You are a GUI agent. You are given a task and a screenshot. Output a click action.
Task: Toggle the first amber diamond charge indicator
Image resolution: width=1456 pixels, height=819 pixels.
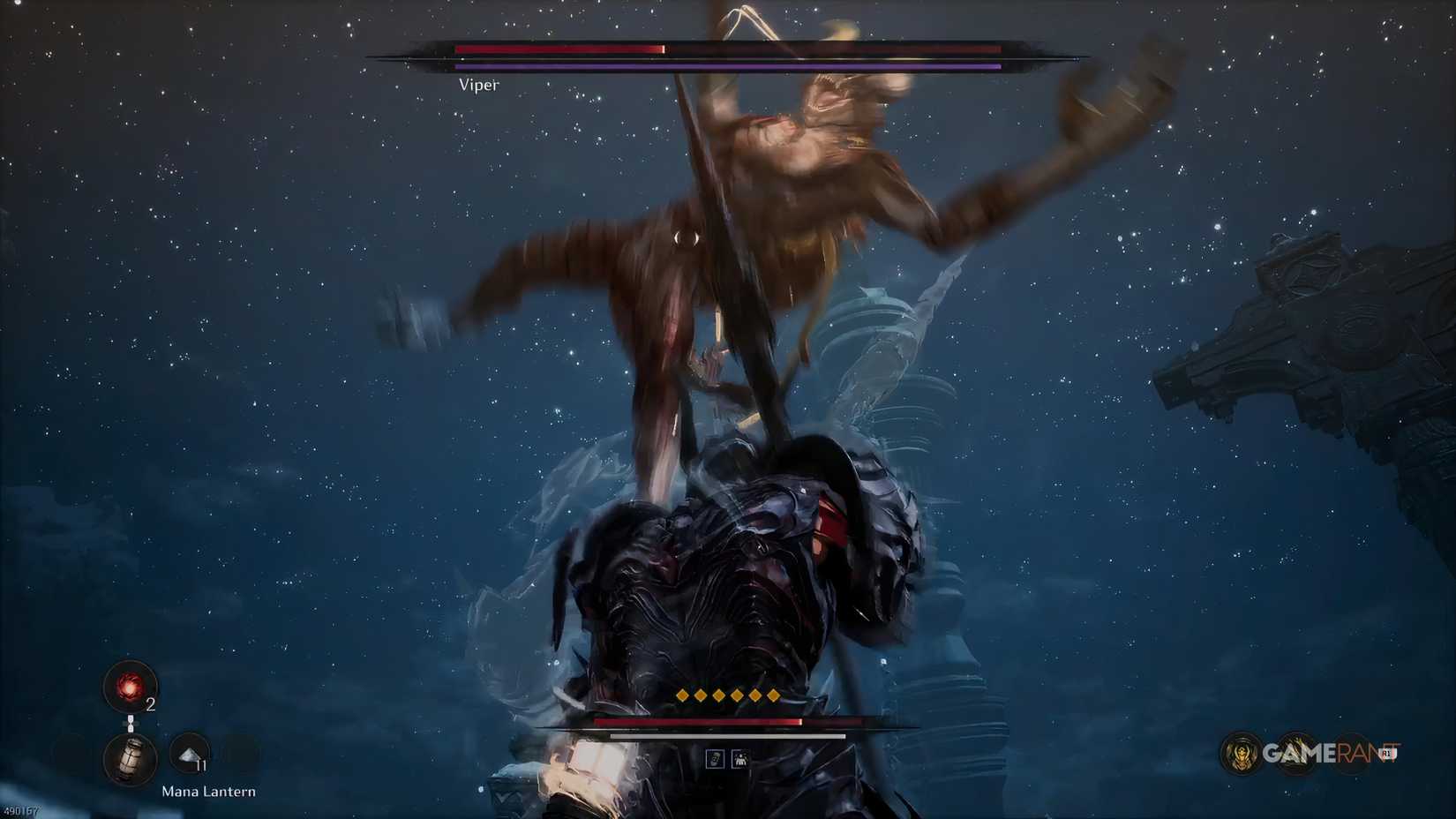coord(682,695)
